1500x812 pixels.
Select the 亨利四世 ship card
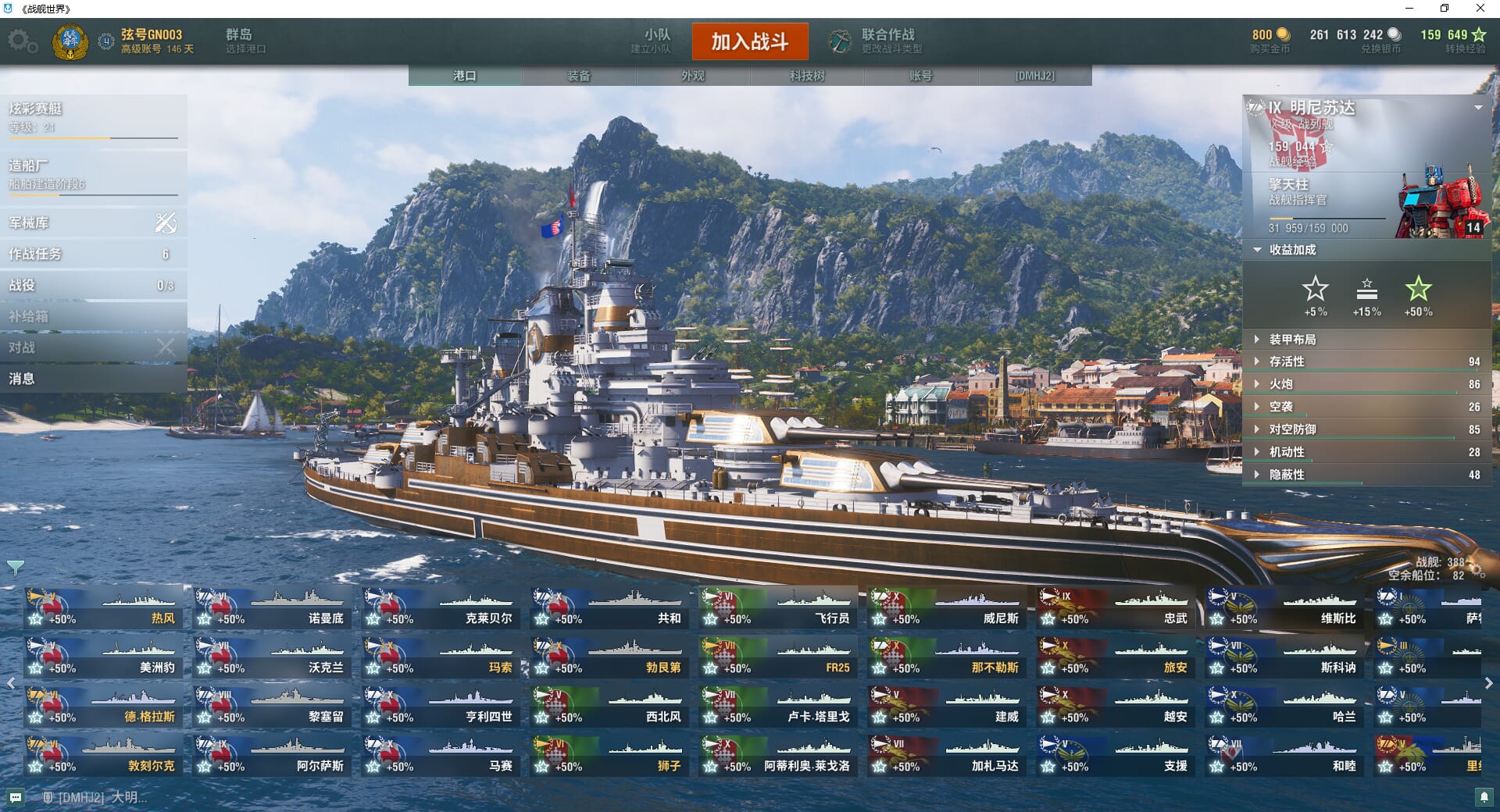pyautogui.click(x=441, y=707)
